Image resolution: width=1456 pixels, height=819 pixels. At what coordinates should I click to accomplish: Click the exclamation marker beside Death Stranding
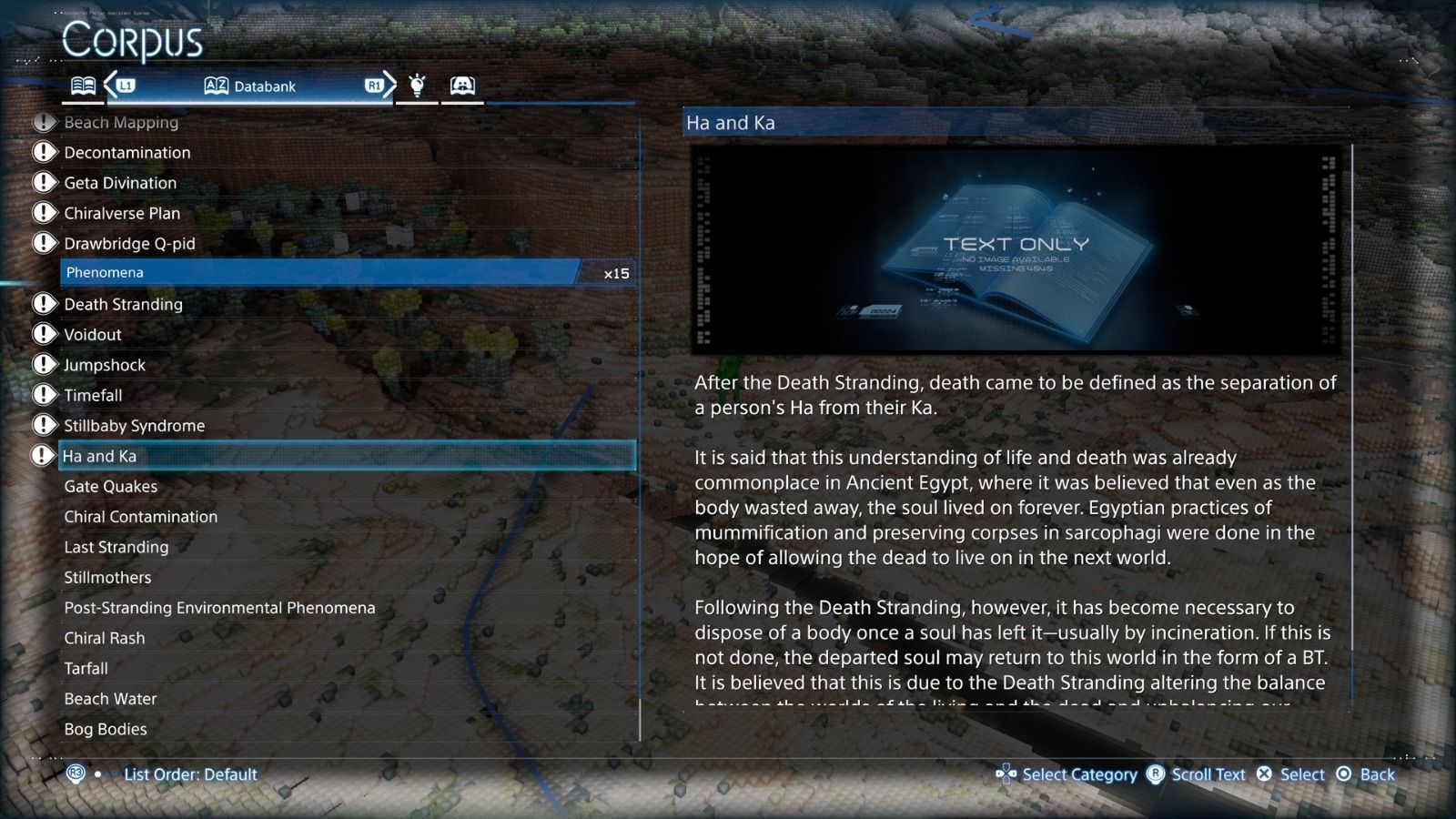[44, 303]
